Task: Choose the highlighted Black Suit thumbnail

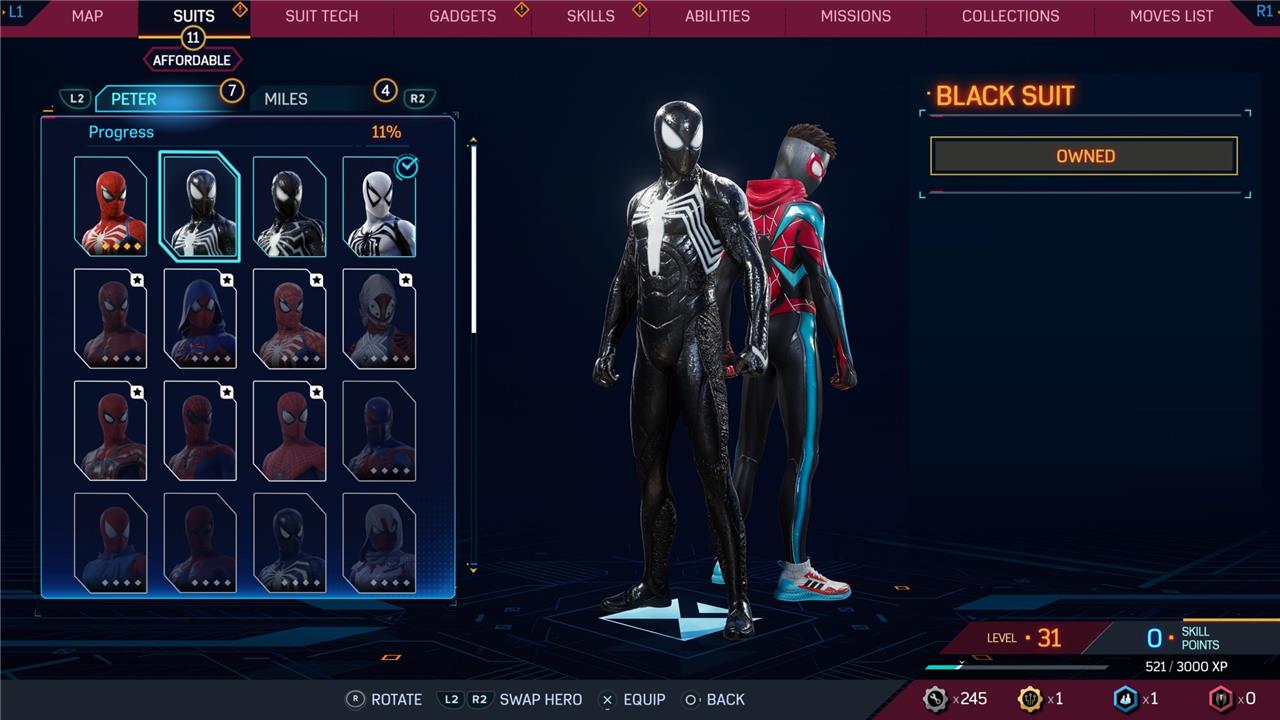Action: click(x=200, y=206)
